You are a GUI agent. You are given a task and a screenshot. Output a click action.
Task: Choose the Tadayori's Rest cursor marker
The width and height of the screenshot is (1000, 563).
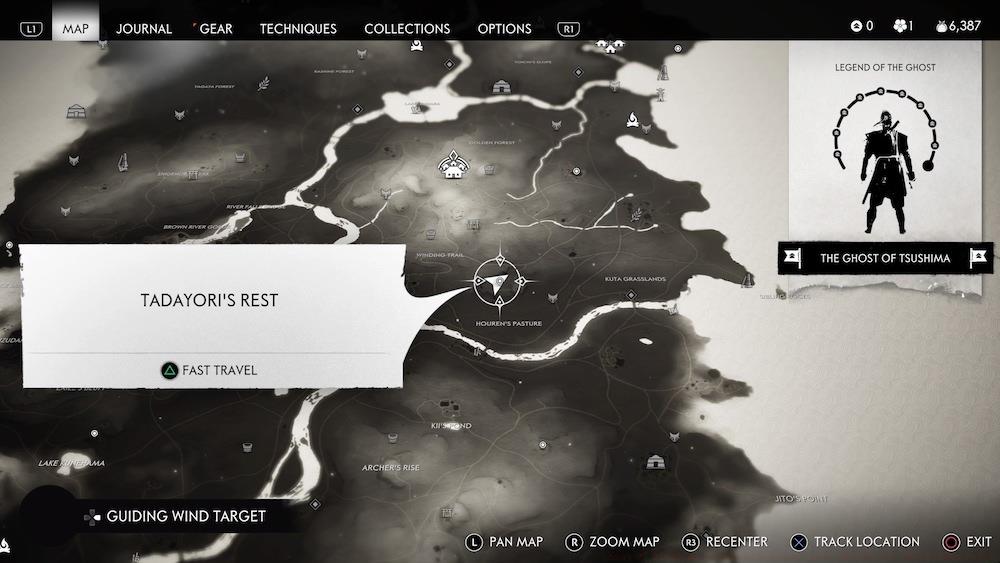tap(497, 280)
